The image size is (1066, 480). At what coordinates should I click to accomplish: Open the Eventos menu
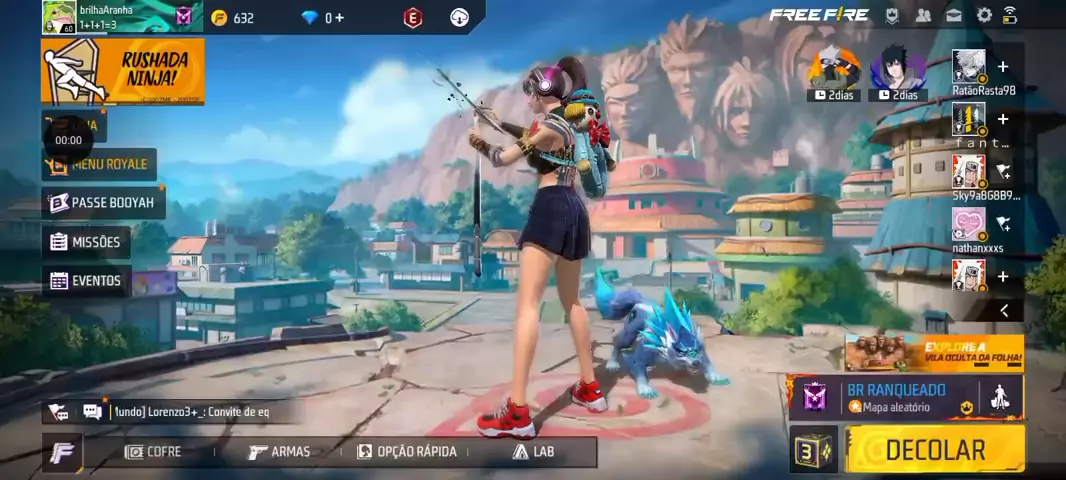click(86, 281)
